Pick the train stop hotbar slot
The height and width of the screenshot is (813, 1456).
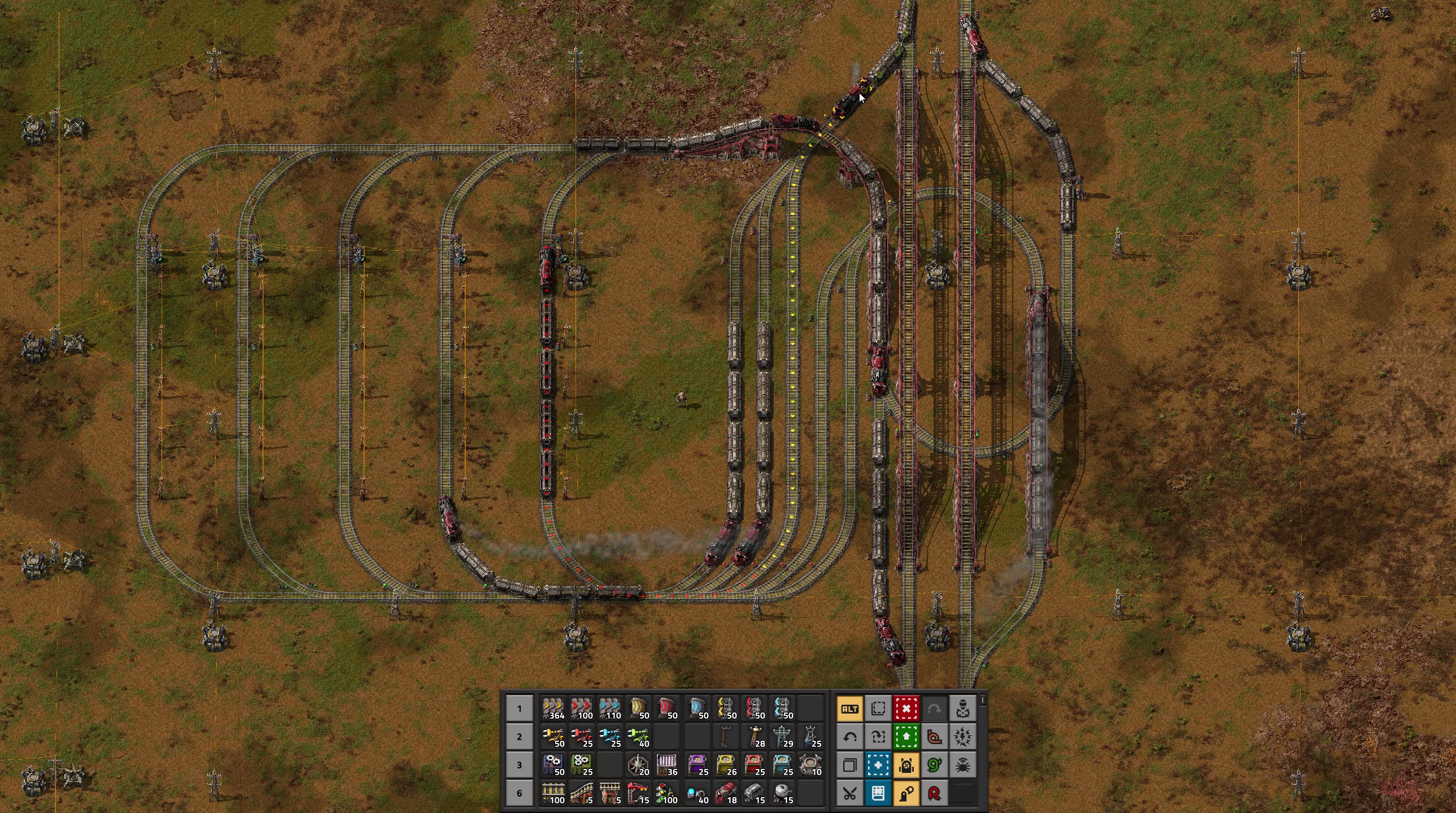click(639, 793)
